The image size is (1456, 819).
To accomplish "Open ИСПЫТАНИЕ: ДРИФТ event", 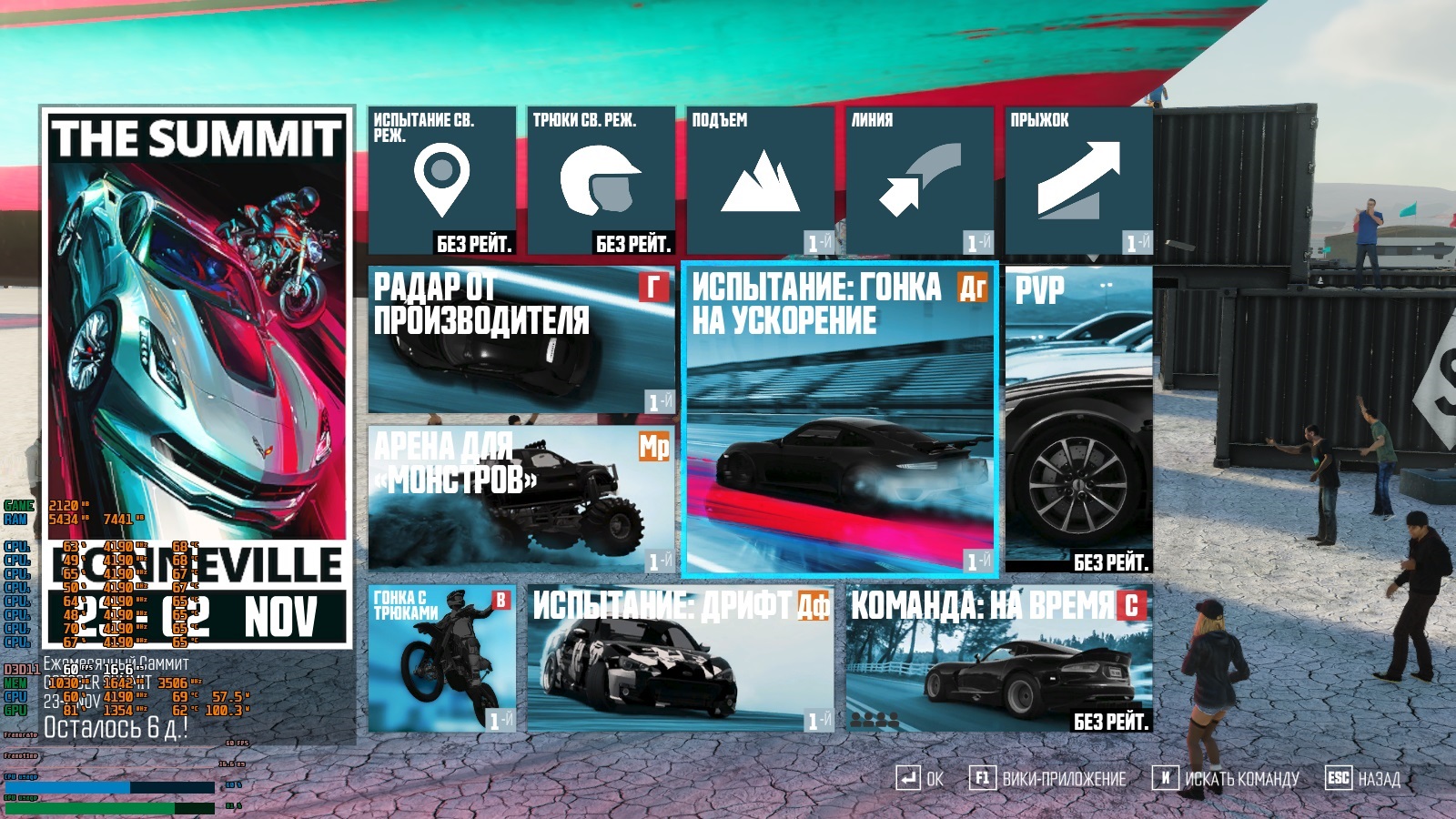I will [x=681, y=658].
